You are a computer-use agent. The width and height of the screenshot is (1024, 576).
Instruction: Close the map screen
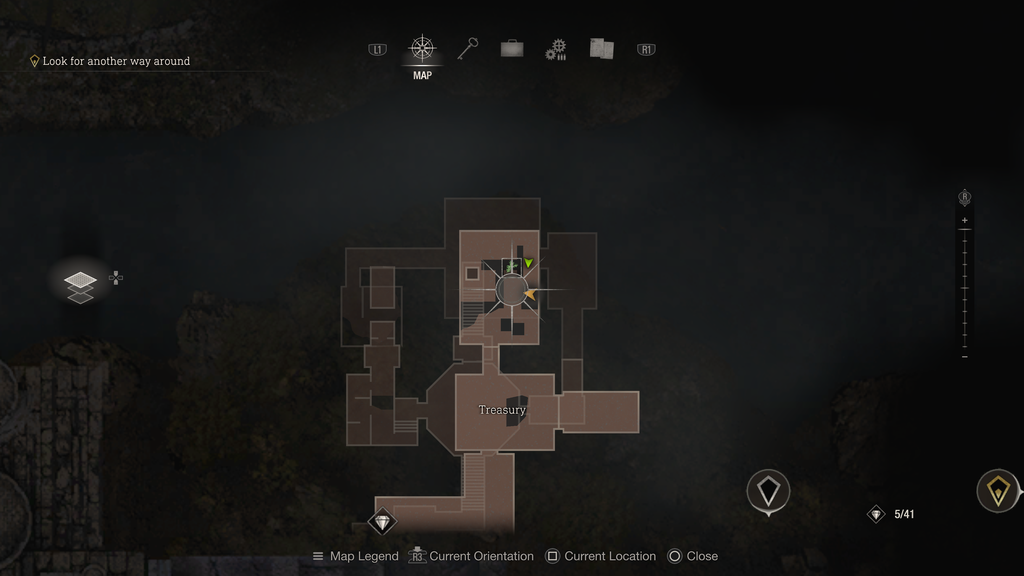pyautogui.click(x=692, y=556)
